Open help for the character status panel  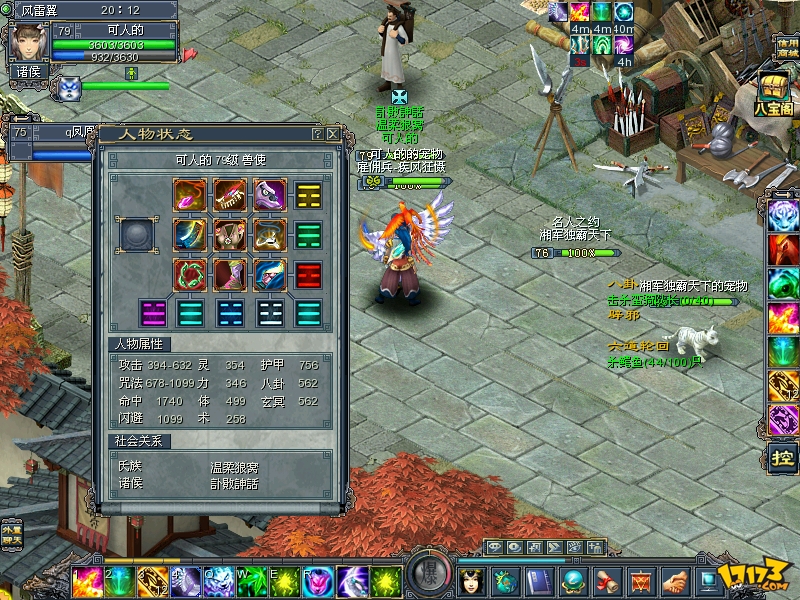coord(317,133)
